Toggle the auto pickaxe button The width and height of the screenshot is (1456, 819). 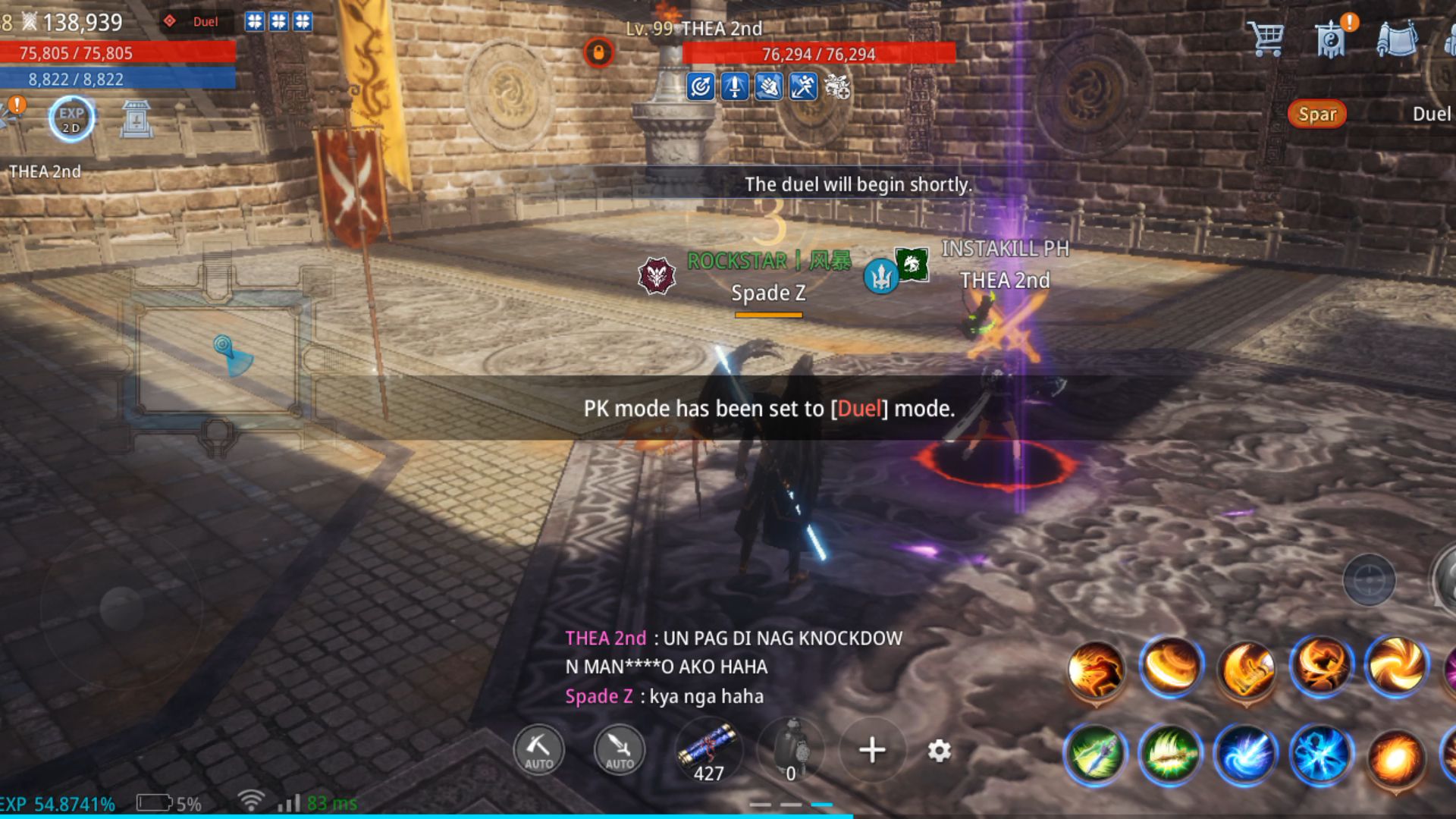(x=538, y=750)
